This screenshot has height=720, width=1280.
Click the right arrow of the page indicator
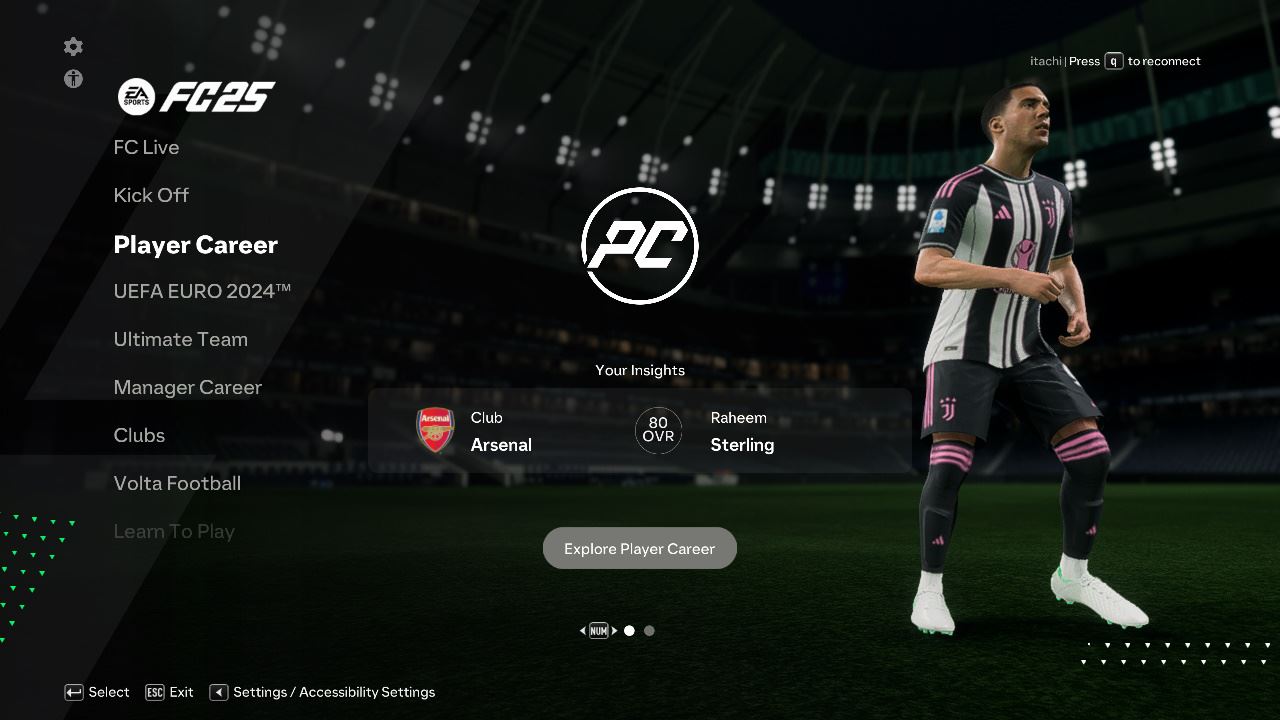coord(615,631)
